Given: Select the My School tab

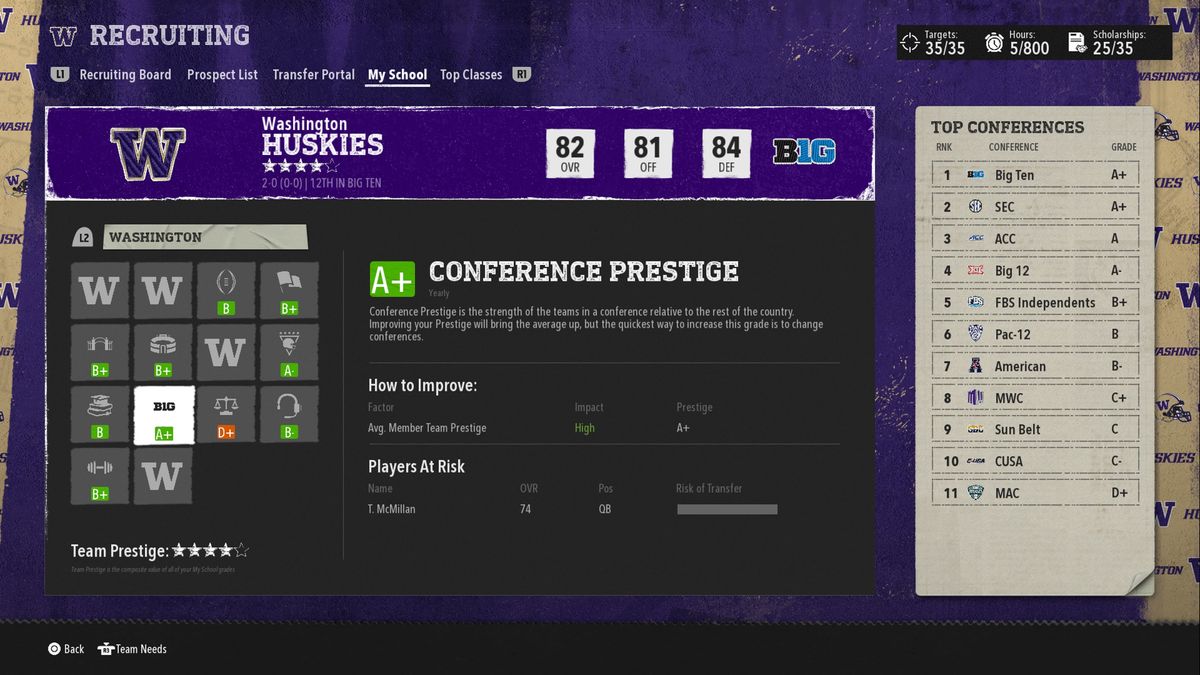Looking at the screenshot, I should [x=397, y=75].
